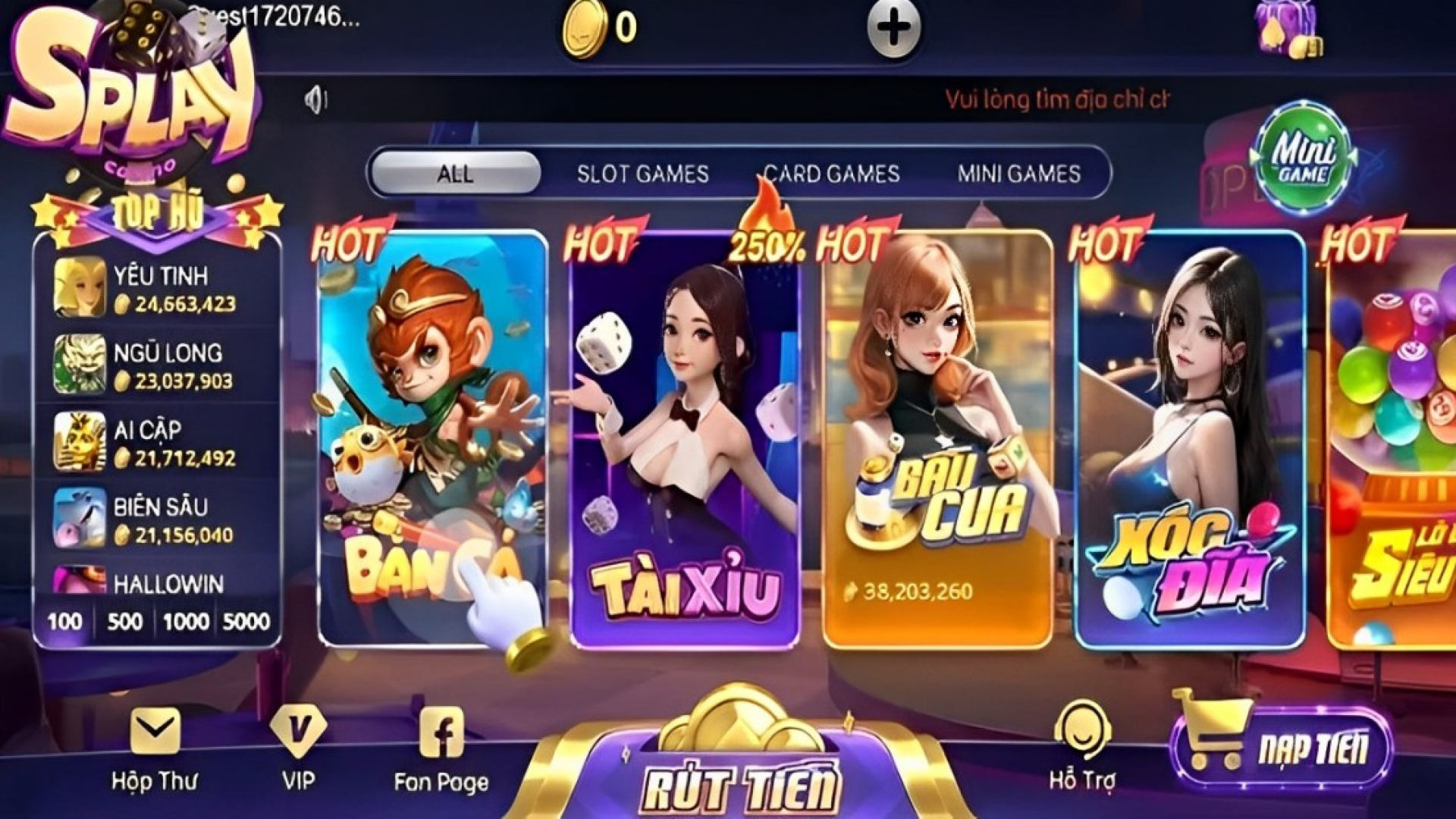1456x819 pixels.
Task: Launch the Bắn Cá fishing game
Action: pos(431,440)
